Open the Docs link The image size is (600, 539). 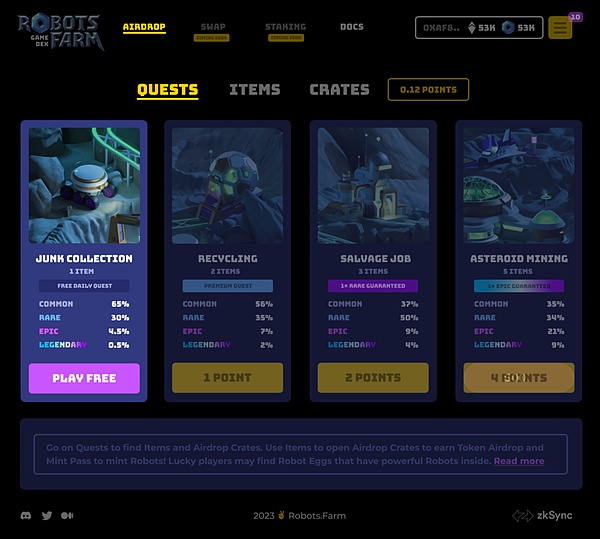tap(352, 27)
